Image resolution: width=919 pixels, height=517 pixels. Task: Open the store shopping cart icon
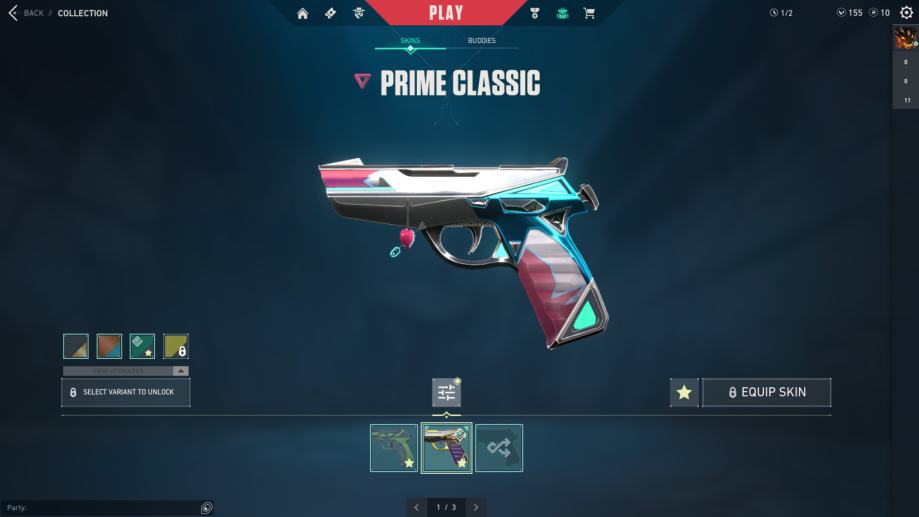point(589,13)
